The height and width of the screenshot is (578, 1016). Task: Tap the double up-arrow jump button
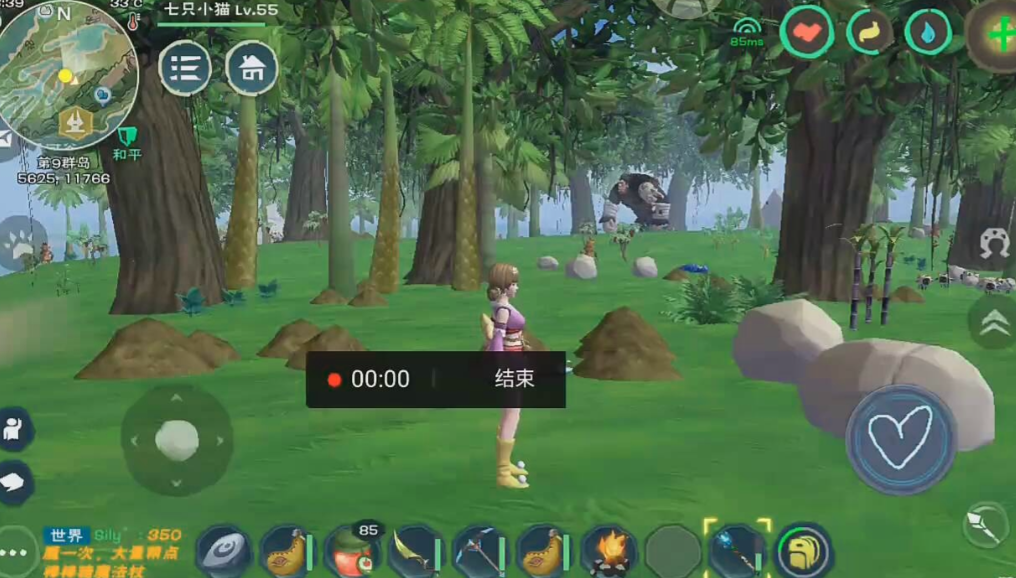point(993,321)
